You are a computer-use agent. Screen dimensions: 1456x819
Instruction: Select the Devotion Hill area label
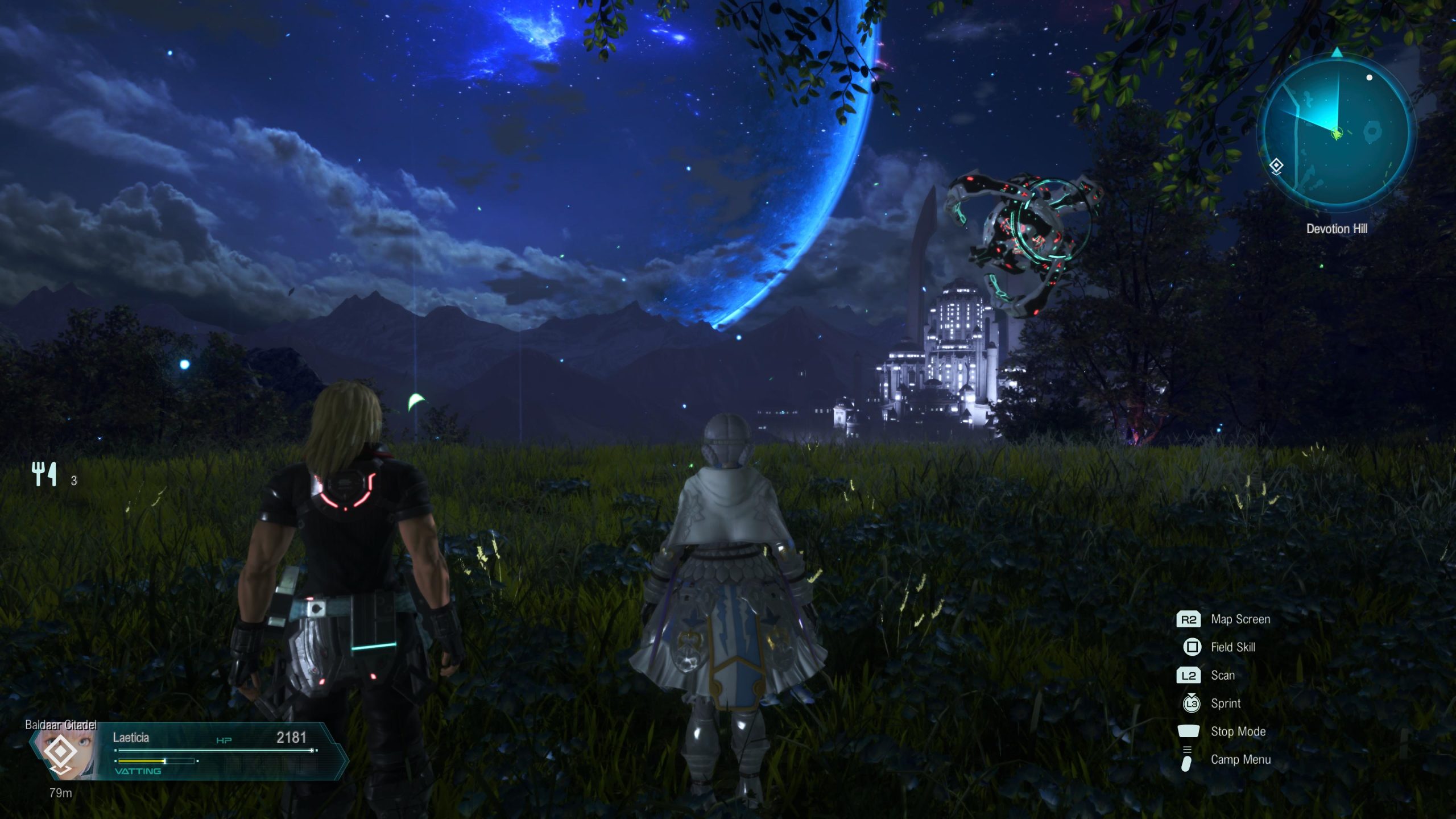click(1337, 229)
